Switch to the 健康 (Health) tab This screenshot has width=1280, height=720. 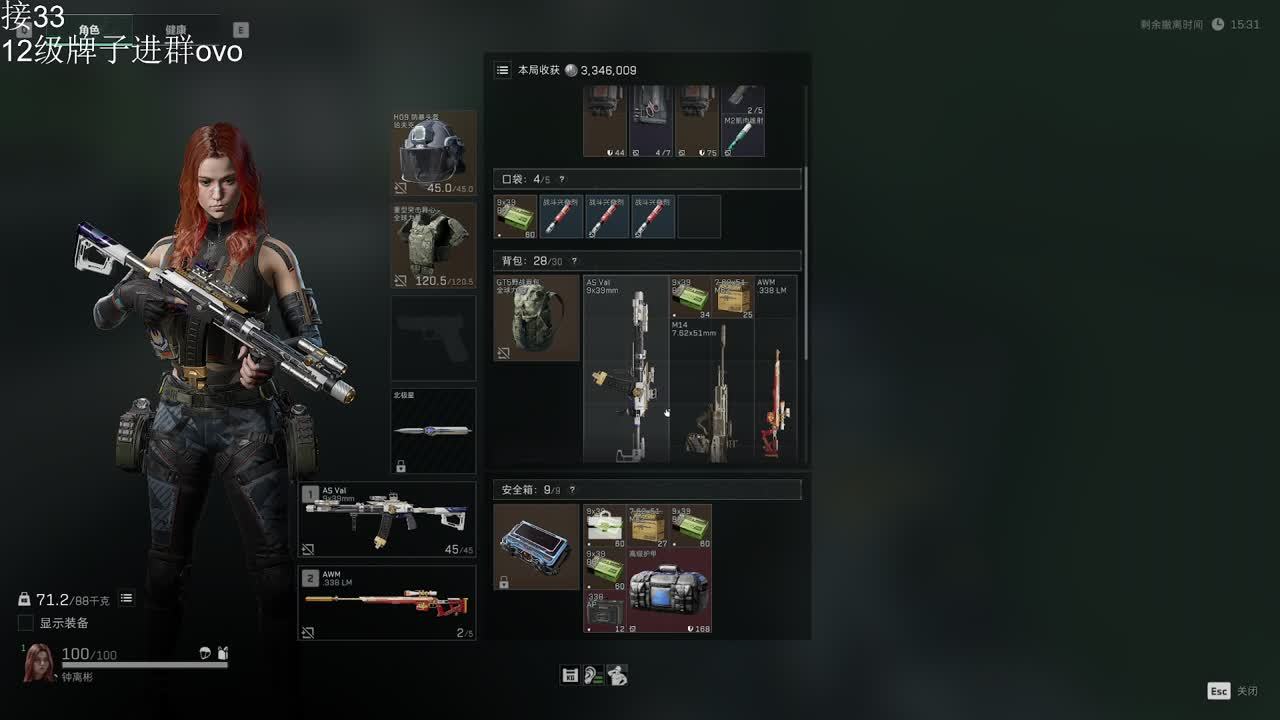pos(176,30)
